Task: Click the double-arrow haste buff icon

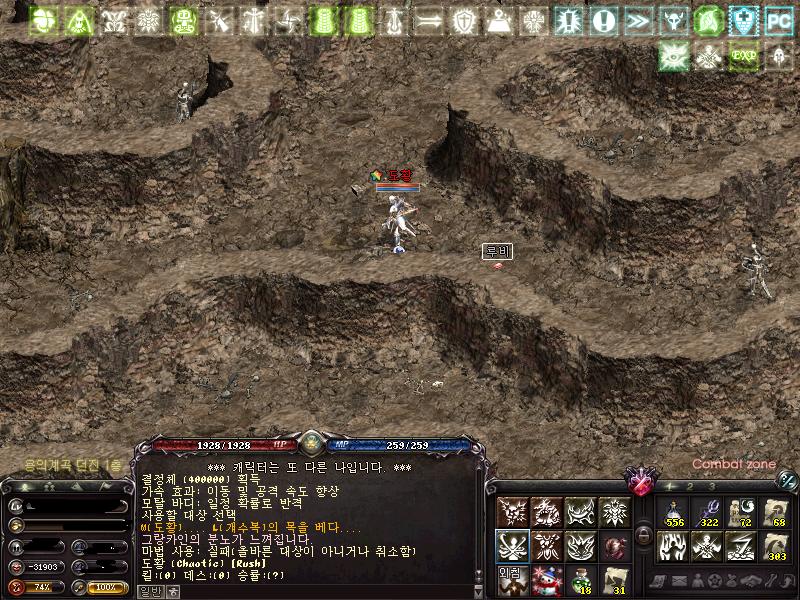Action: 637,19
